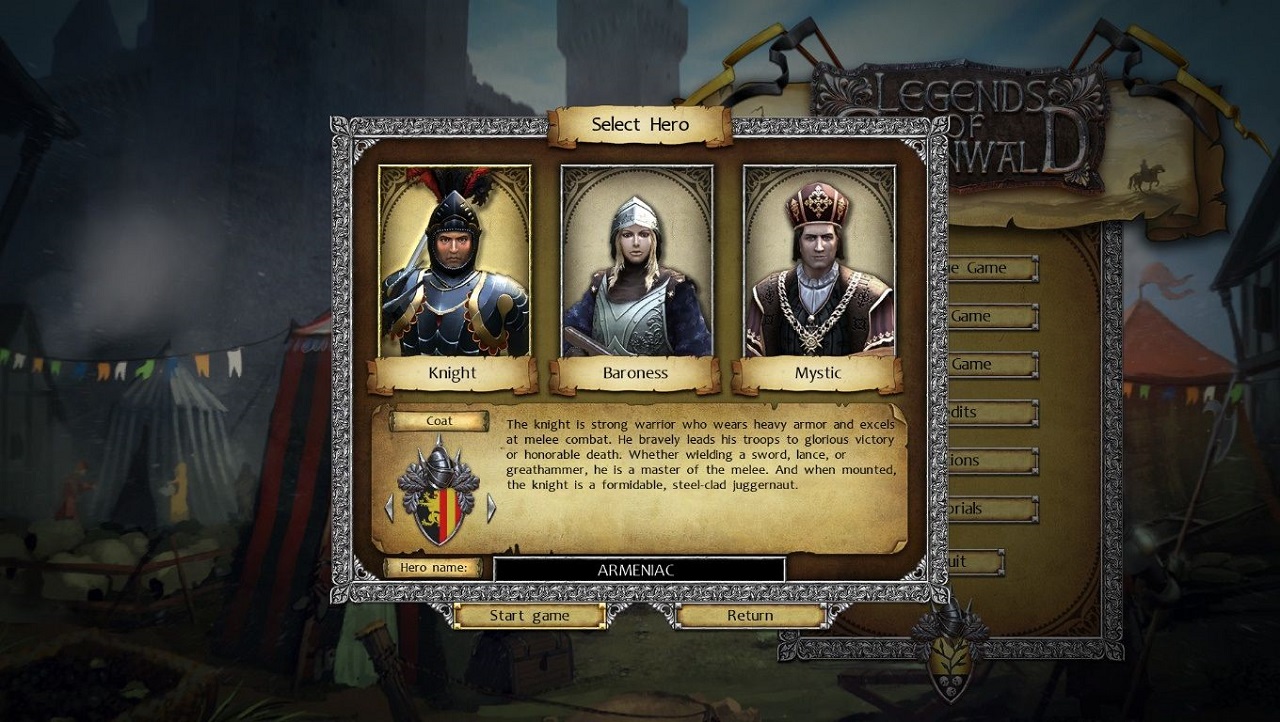Screen dimensions: 1280x722
Task: Click the Knight name banner
Action: [453, 374]
